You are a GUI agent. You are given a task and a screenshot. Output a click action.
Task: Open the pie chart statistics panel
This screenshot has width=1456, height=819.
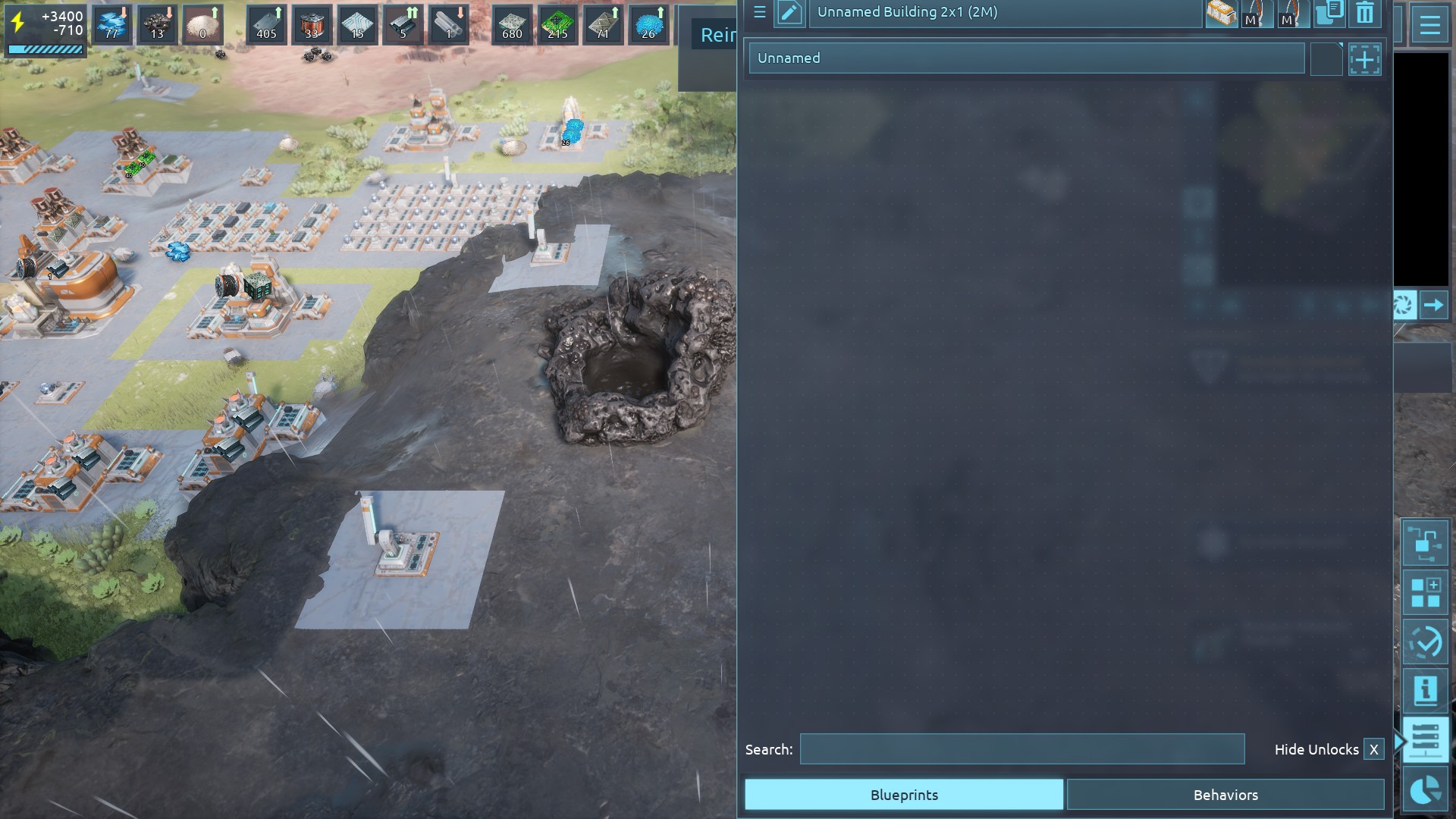[x=1425, y=790]
